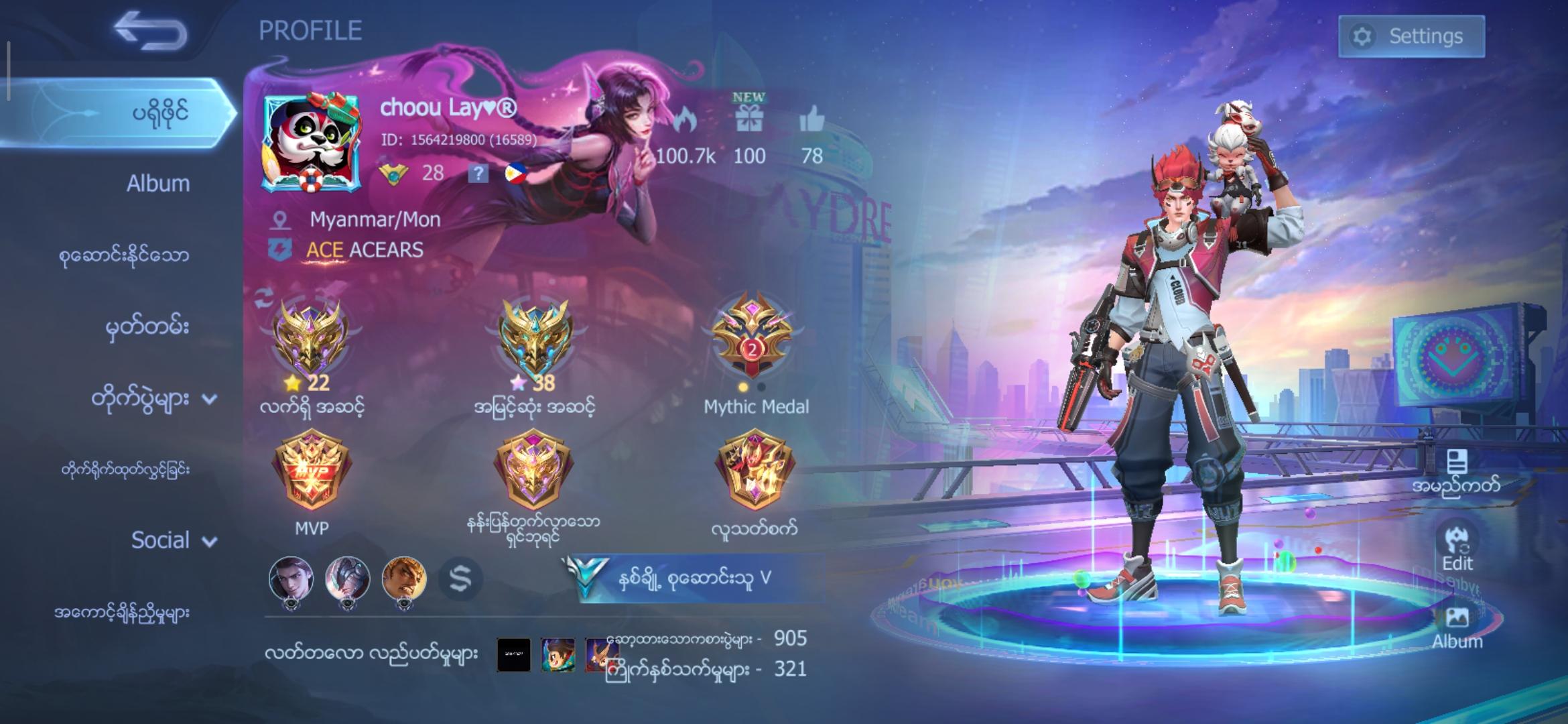Open the Settings button at top right
The height and width of the screenshot is (724, 1568).
[x=1411, y=36]
